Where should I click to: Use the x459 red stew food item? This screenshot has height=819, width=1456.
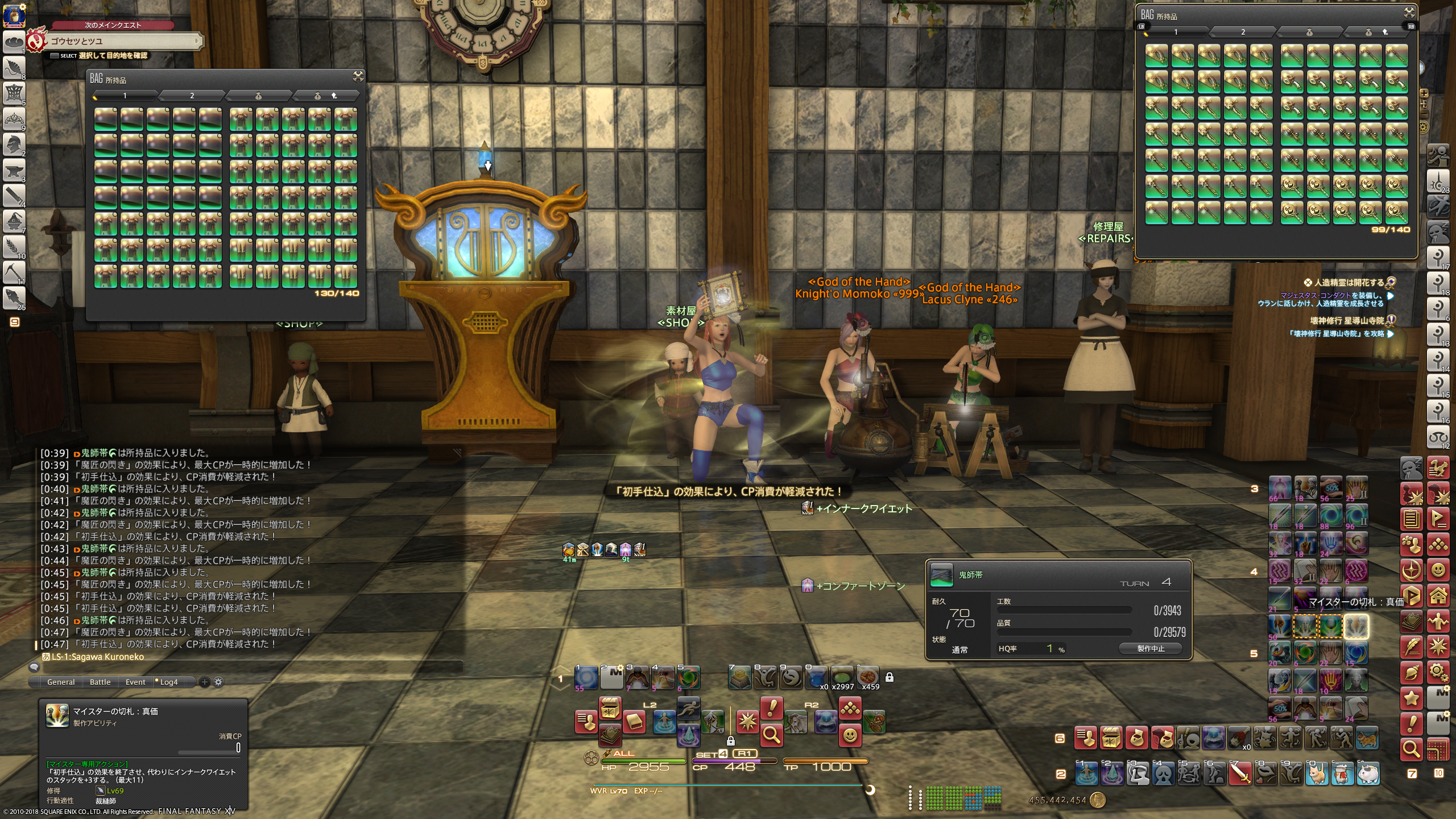point(868,677)
